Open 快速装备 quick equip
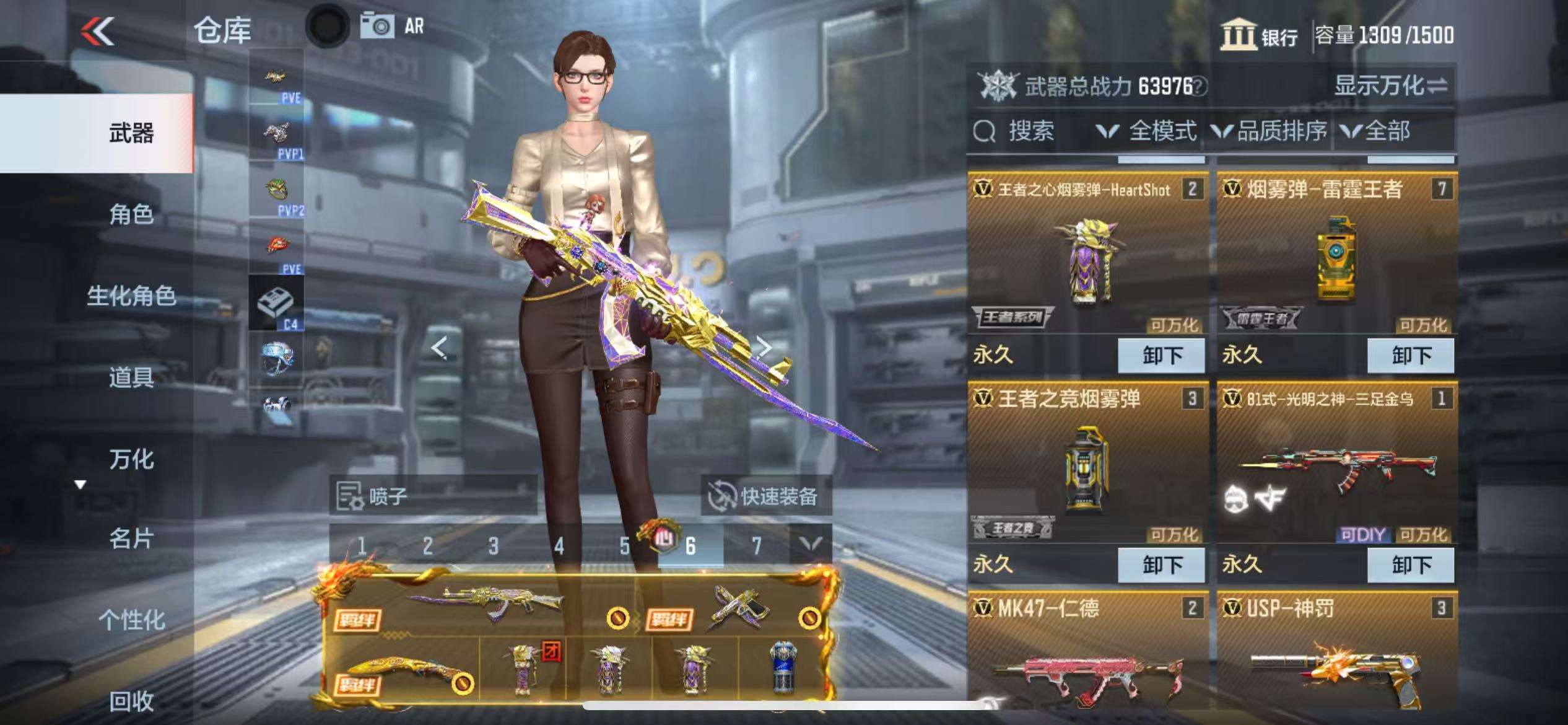The height and width of the screenshot is (725, 1568). [765, 496]
